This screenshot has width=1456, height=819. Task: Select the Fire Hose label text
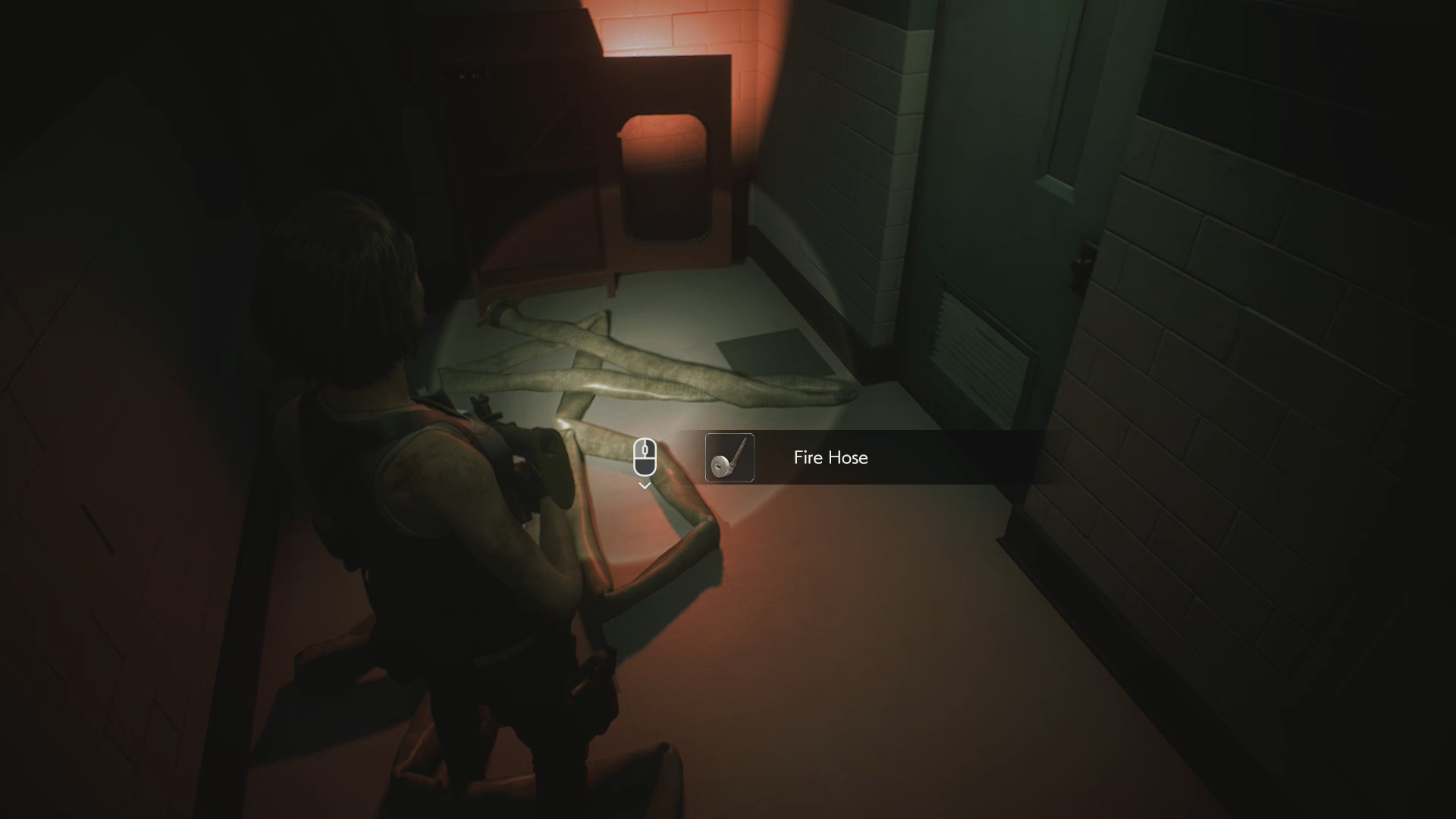pyautogui.click(x=830, y=458)
